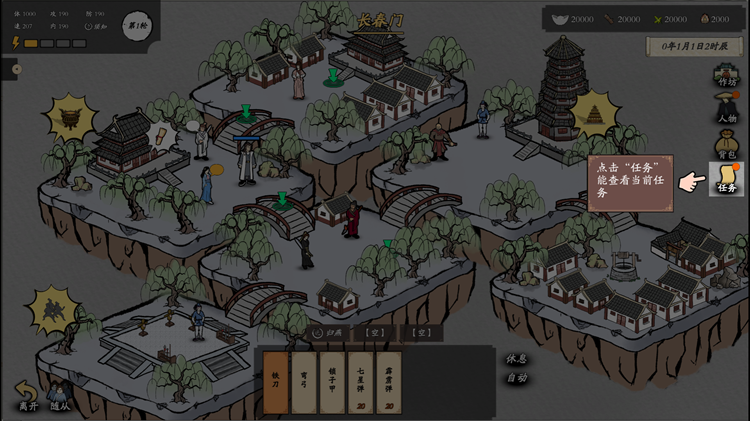The image size is (750, 421).
Task: Click the 休息 rest button
Action: pos(516,358)
